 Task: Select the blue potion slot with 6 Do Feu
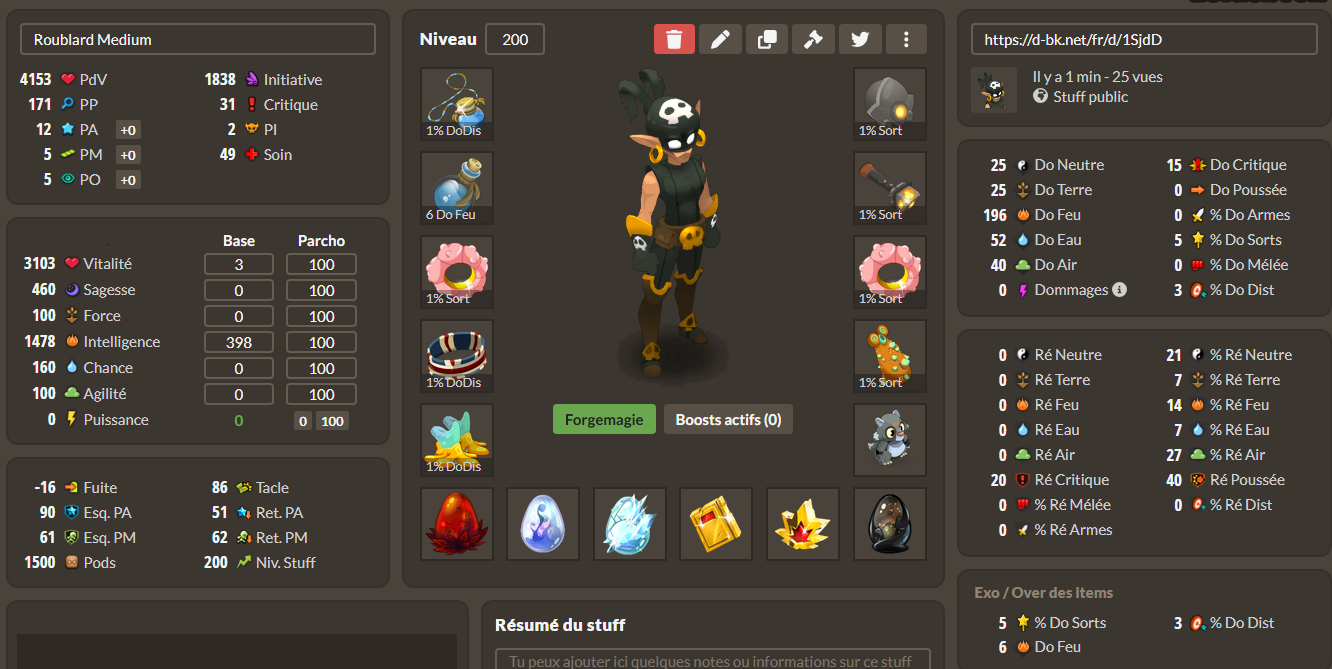457,188
